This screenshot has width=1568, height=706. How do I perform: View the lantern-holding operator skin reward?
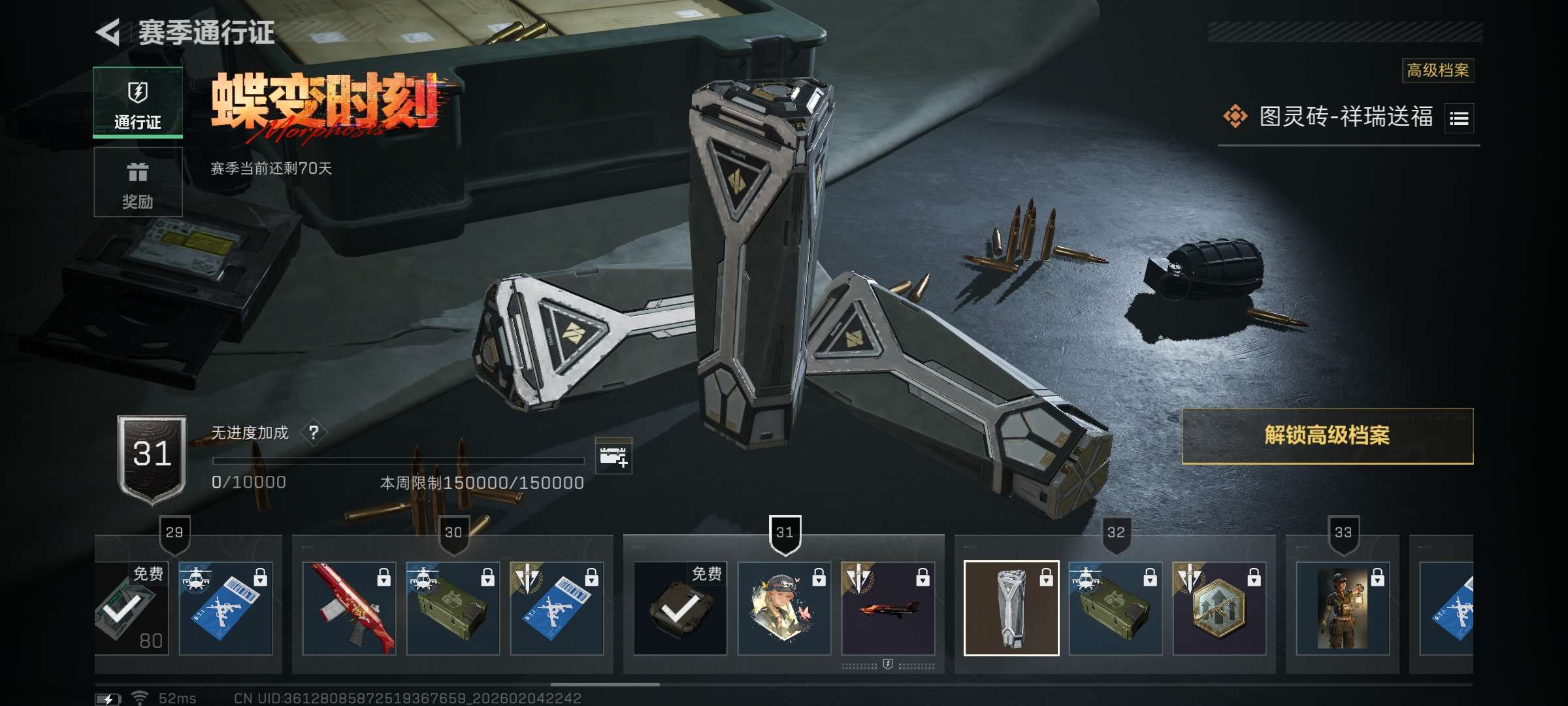tap(1343, 609)
